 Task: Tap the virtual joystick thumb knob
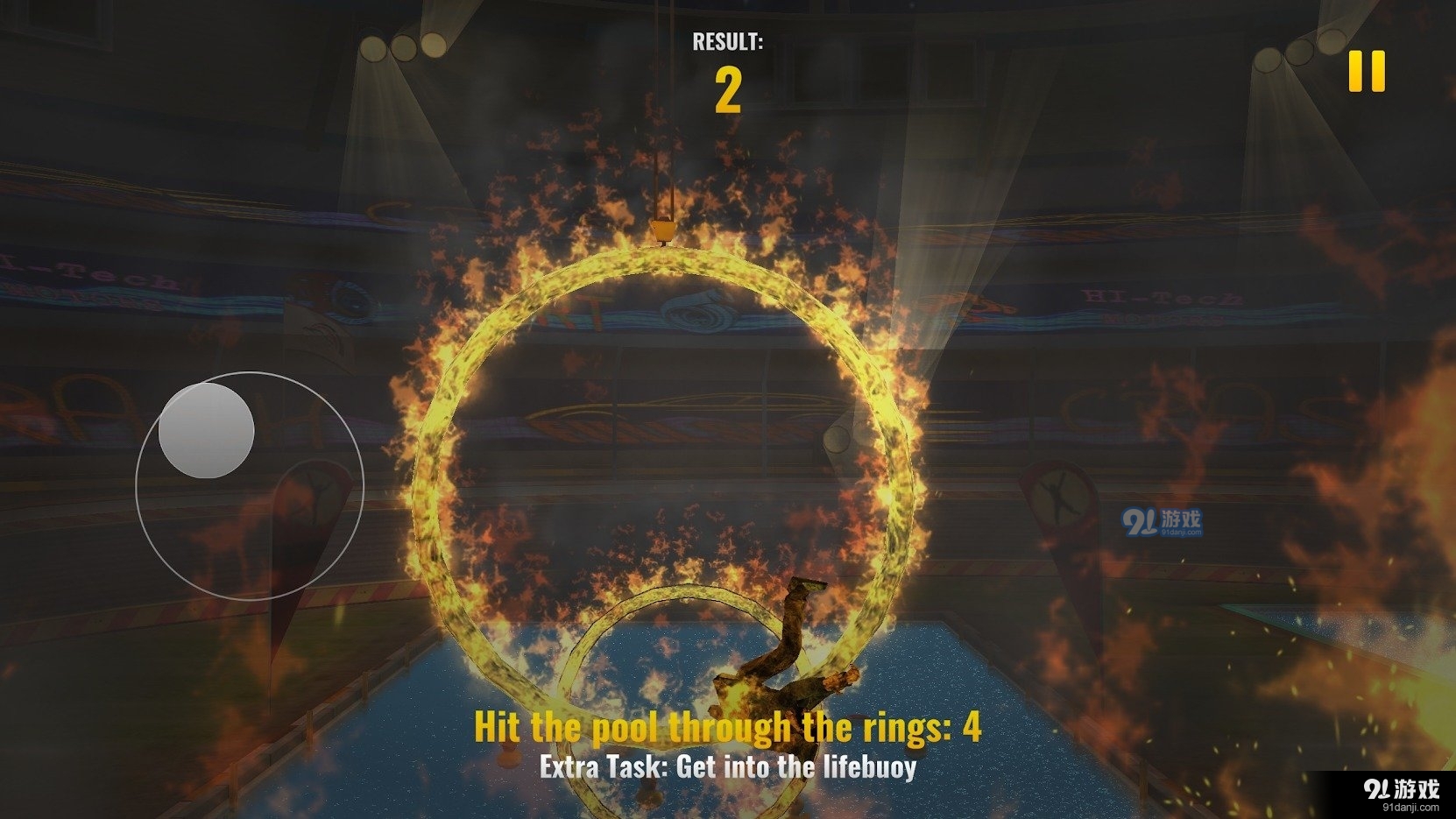[x=207, y=431]
